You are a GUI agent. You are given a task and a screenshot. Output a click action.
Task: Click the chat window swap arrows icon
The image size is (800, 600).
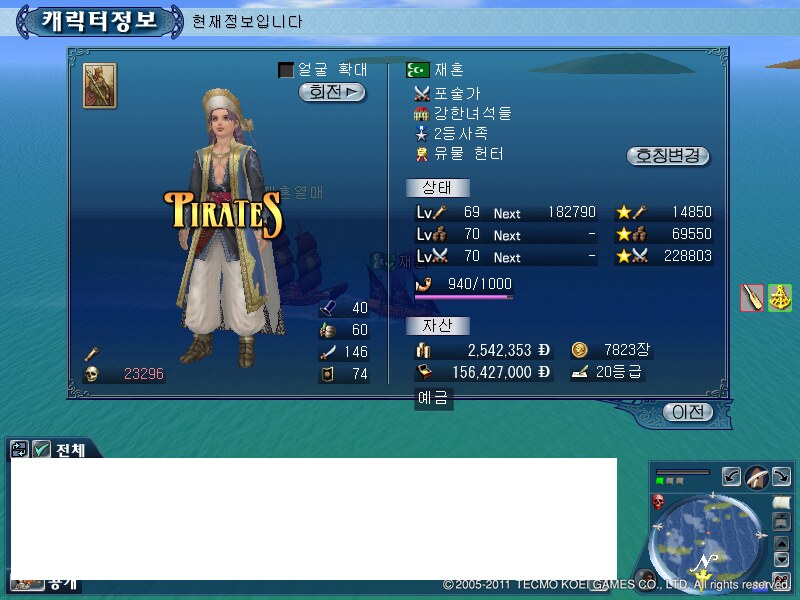[20, 450]
